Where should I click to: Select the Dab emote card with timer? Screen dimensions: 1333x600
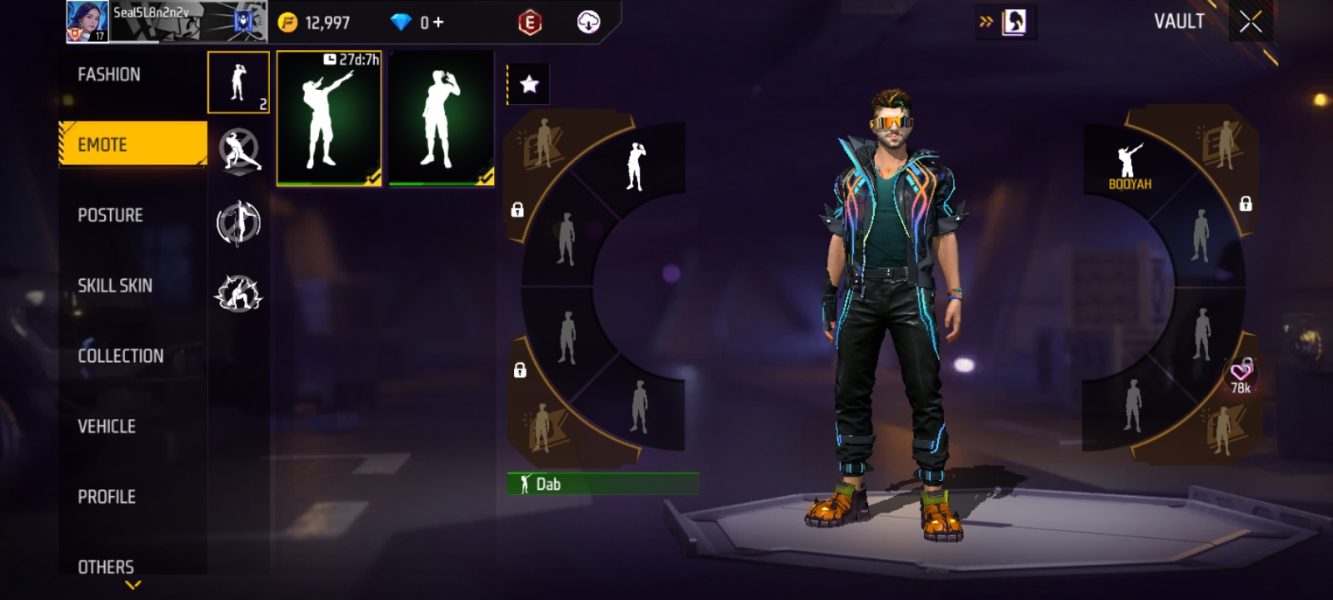point(329,119)
